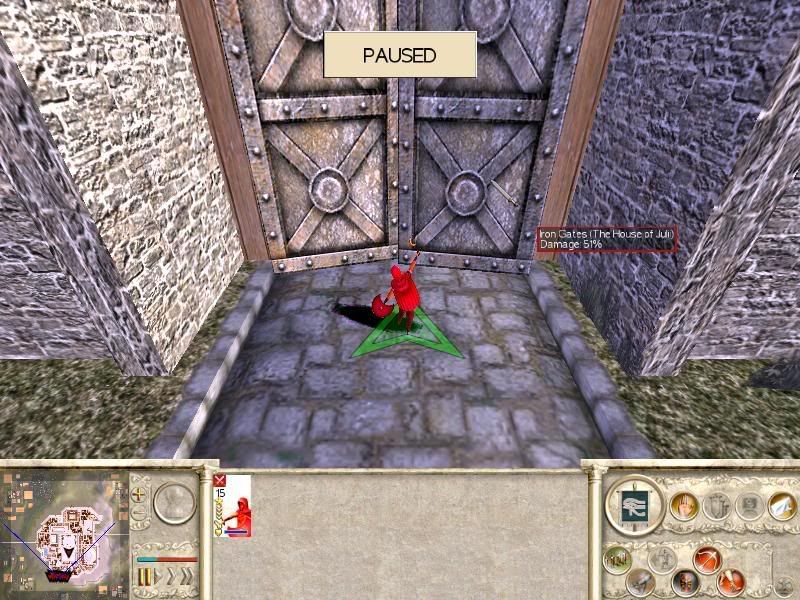Zoom out the minimap with minus button

point(138,514)
